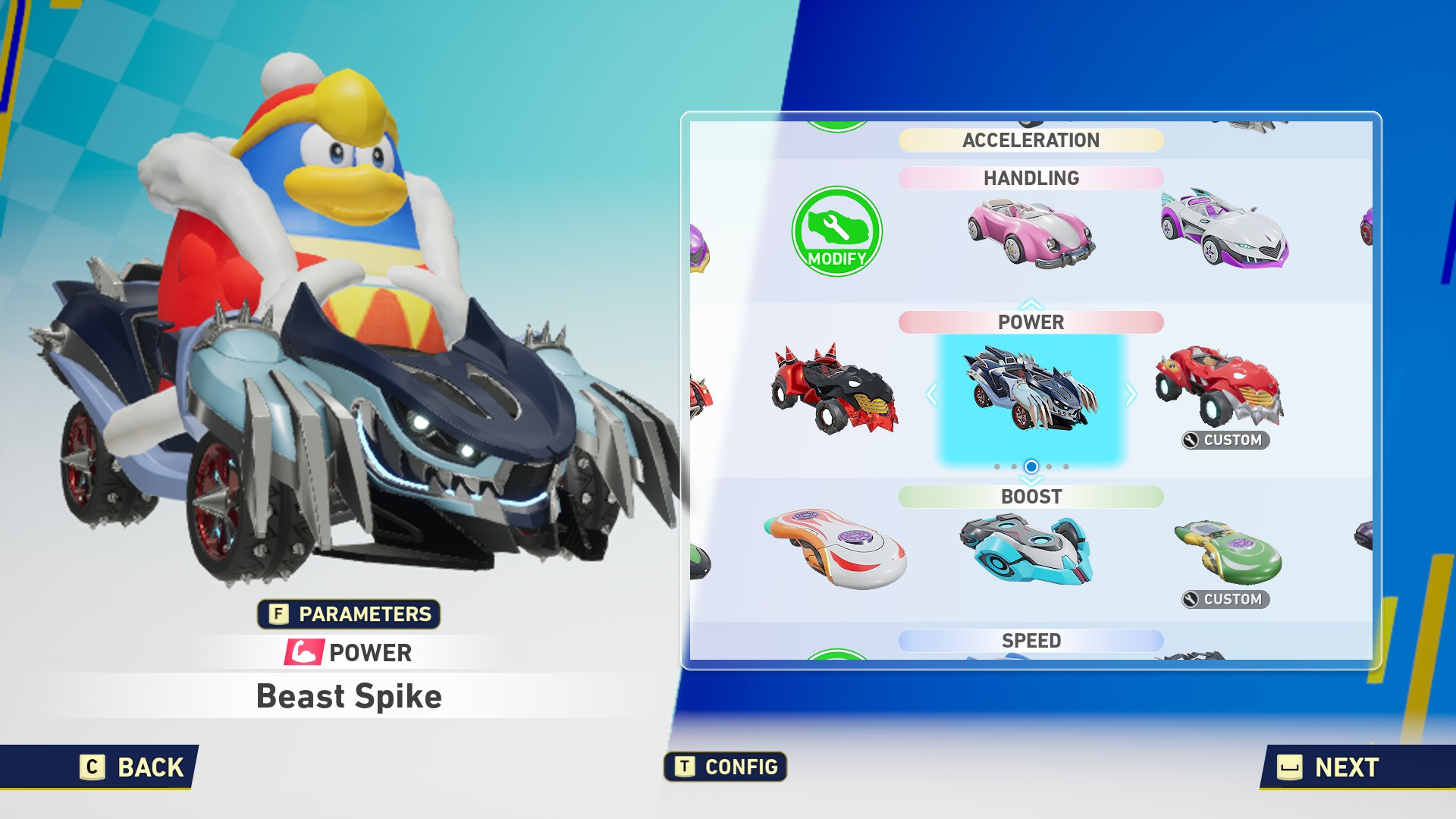The height and width of the screenshot is (819, 1456).
Task: Click the blue pagination dot under Beast Spike
Action: pos(1030,466)
